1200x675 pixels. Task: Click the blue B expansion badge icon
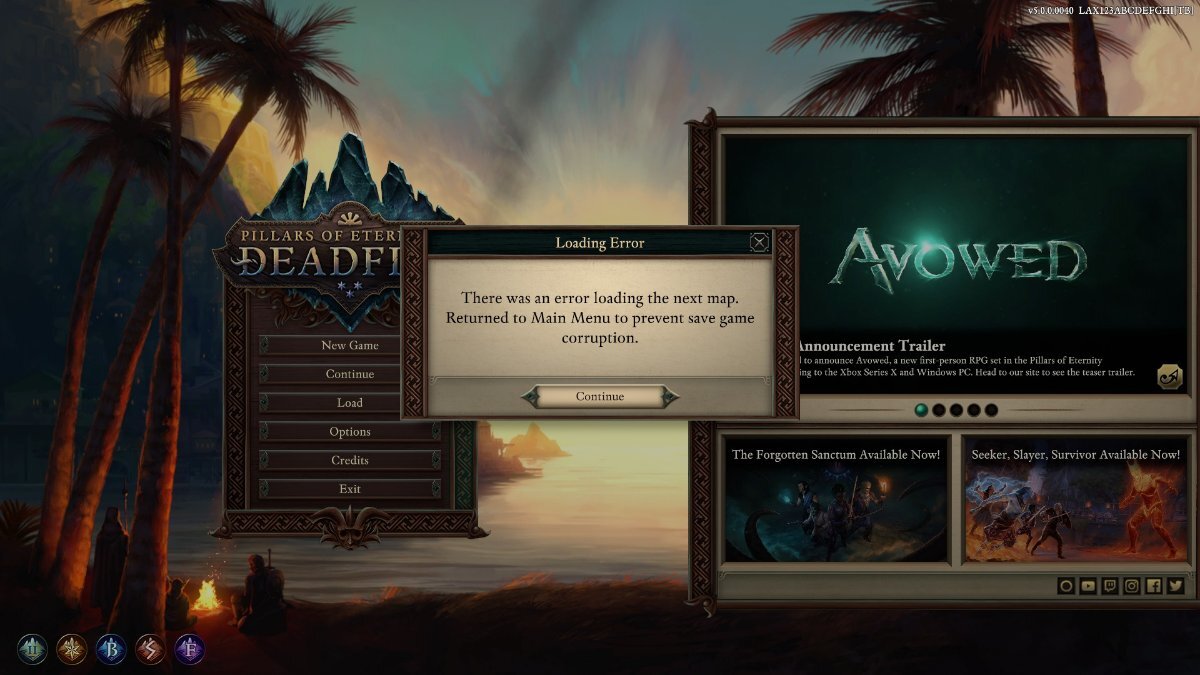pyautogui.click(x=111, y=650)
